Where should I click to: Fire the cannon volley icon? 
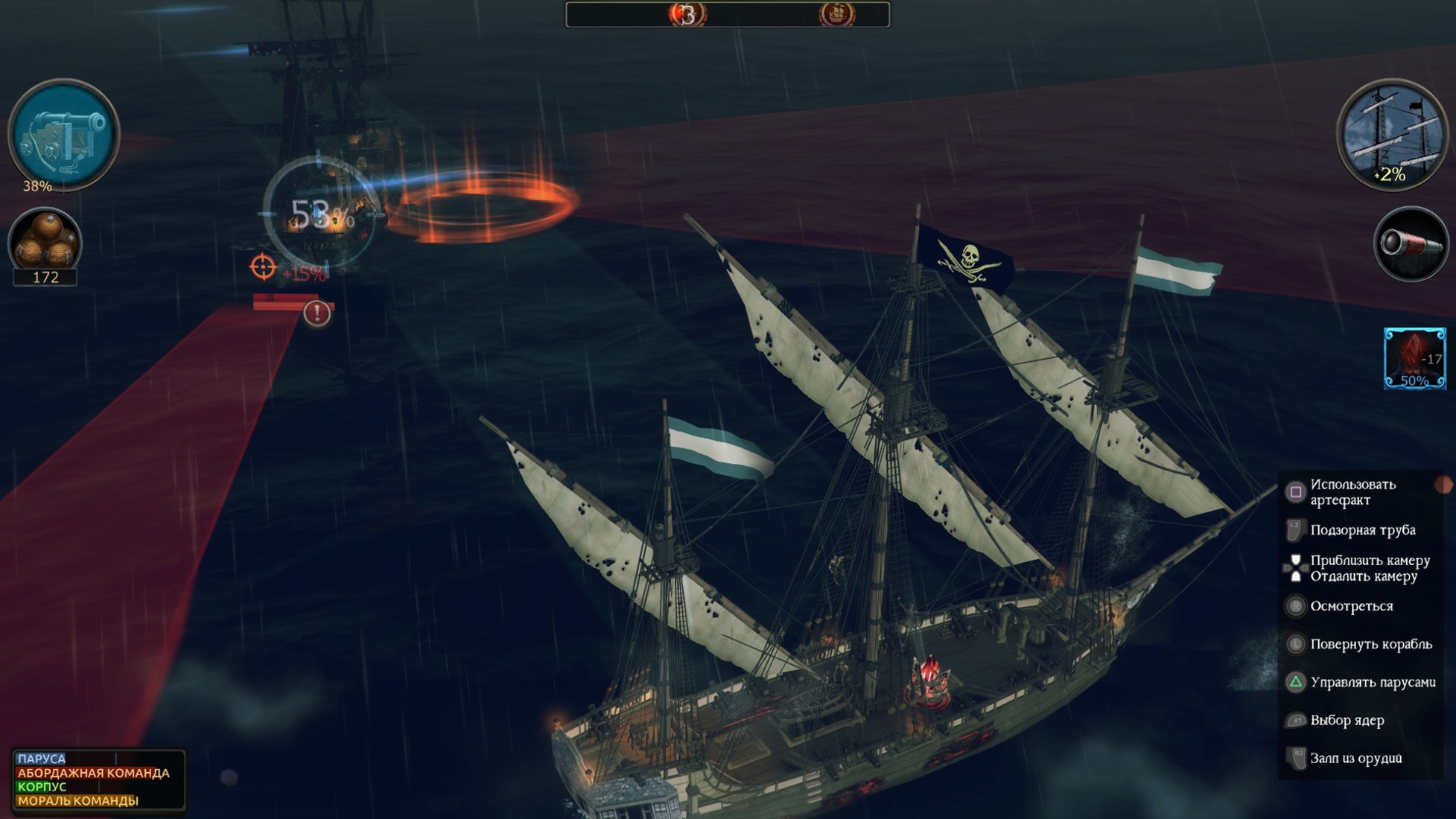pyautogui.click(x=63, y=134)
